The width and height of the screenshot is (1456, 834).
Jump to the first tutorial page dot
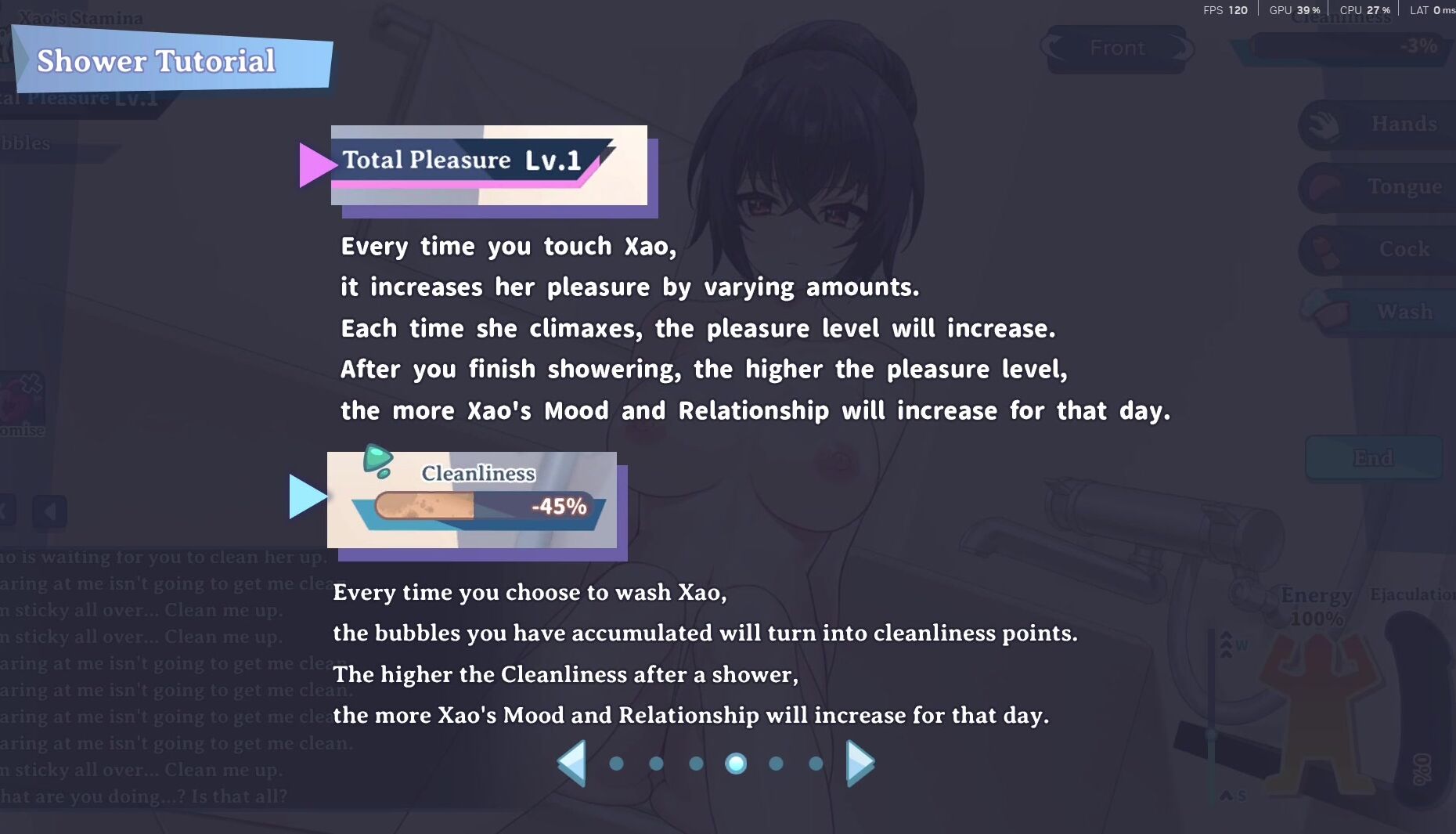point(617,764)
